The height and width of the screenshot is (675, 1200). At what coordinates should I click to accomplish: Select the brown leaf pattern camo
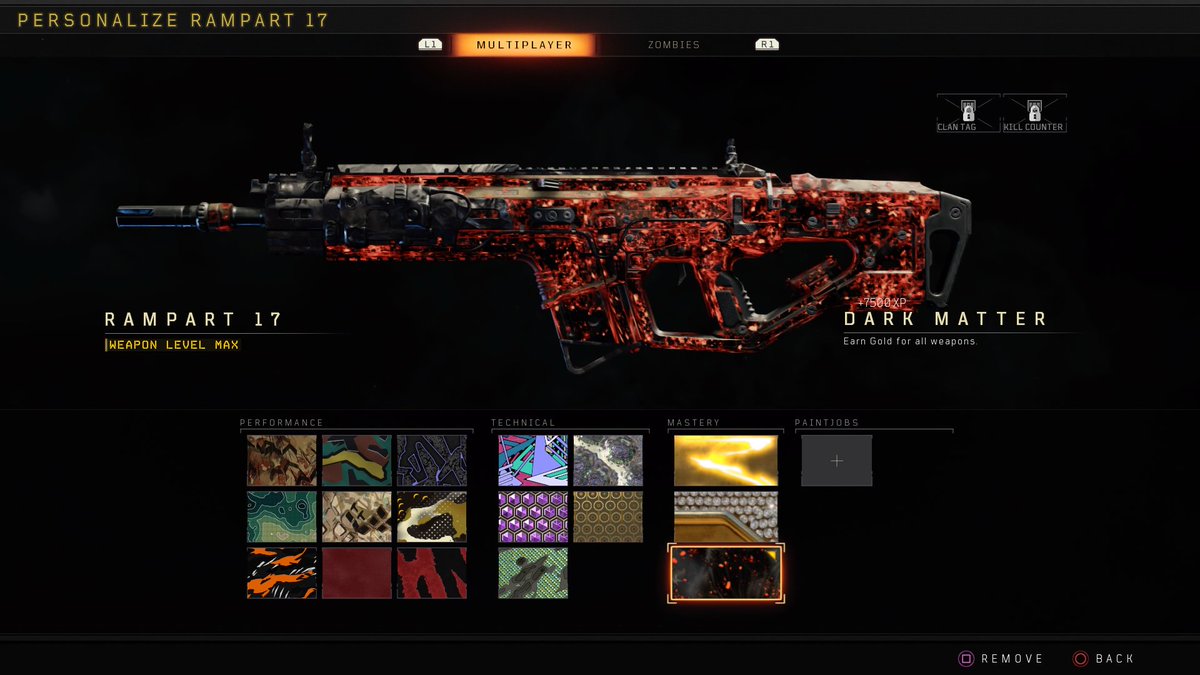[282, 461]
